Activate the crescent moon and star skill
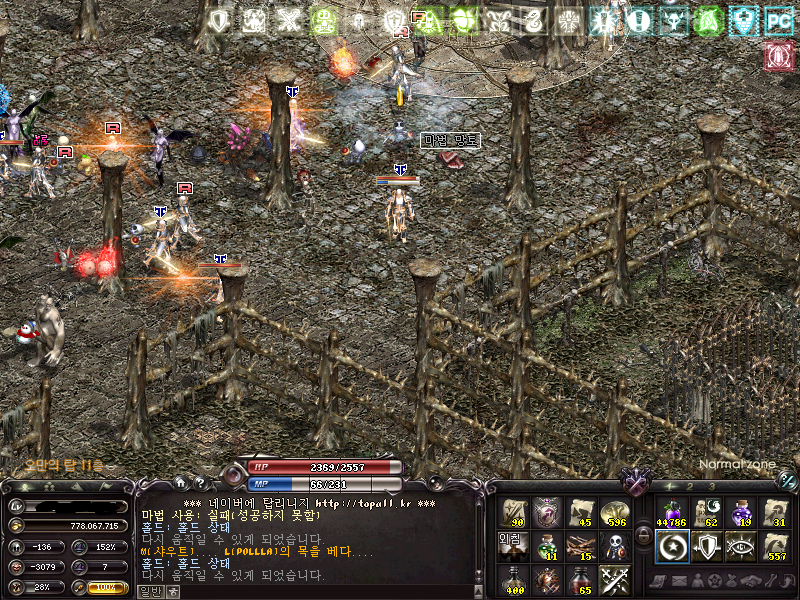Screen dimensions: 800x600 tap(672, 546)
